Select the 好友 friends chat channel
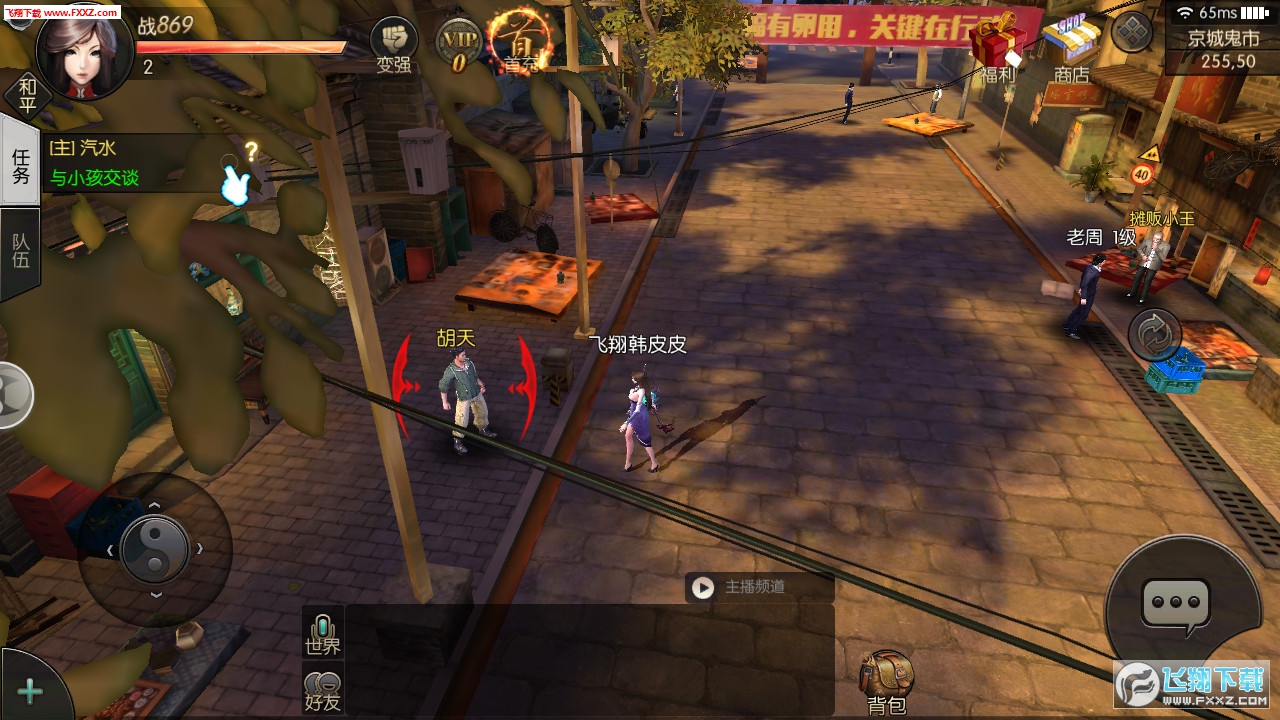This screenshot has width=1280, height=720. click(323, 690)
